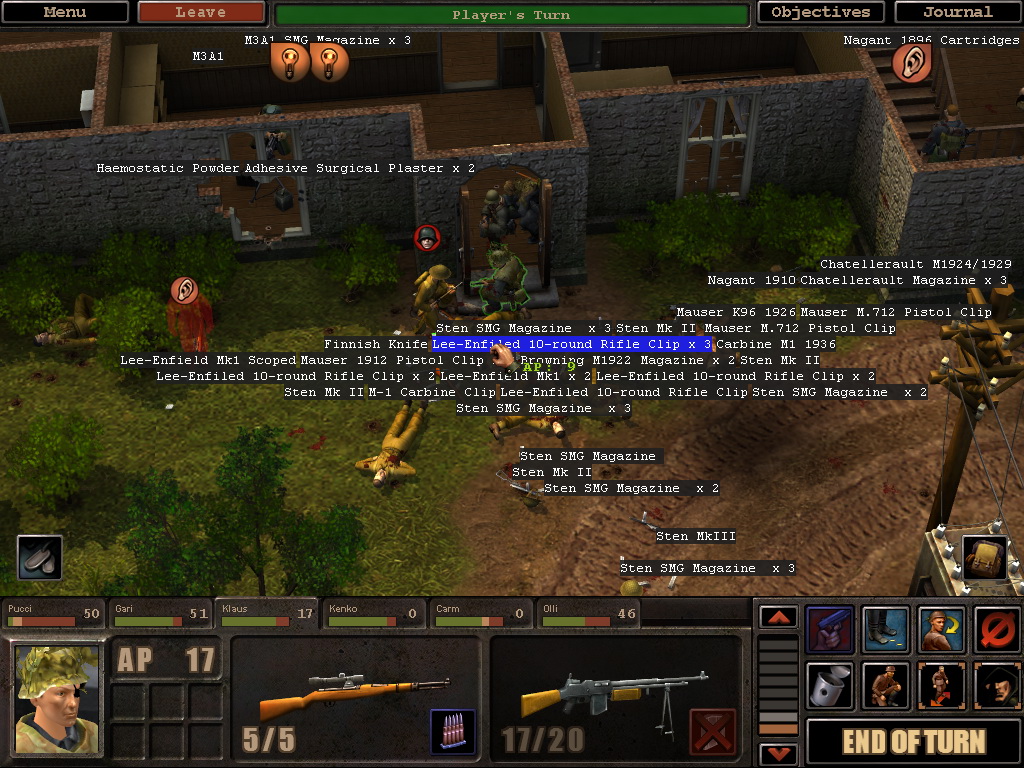
Task: Pick up Lee-Enfield 10-round Rifle Clip x 3
Action: click(571, 344)
